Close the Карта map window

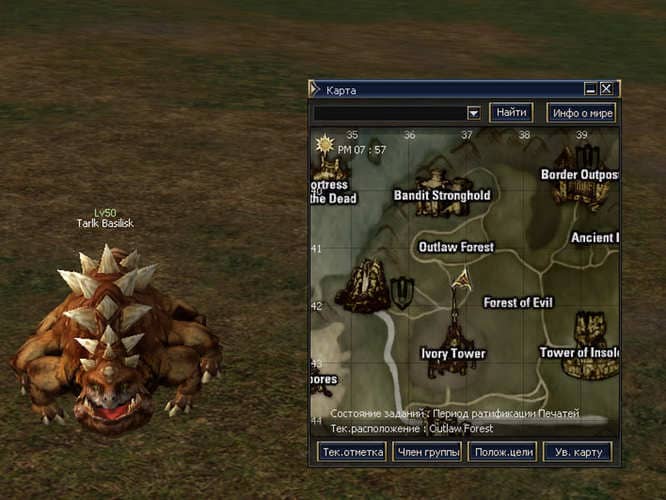tap(606, 89)
